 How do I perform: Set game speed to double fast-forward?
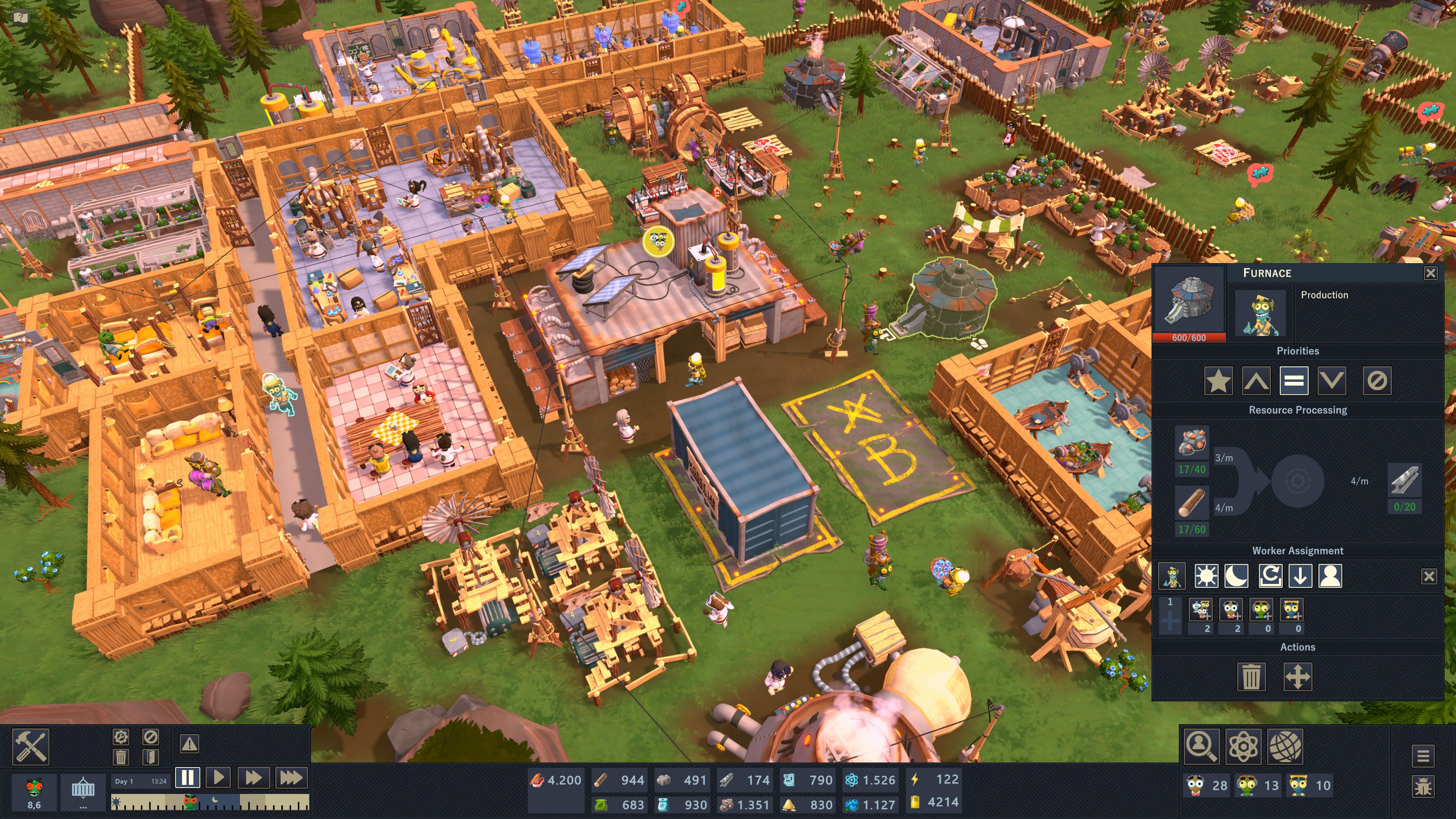(253, 778)
